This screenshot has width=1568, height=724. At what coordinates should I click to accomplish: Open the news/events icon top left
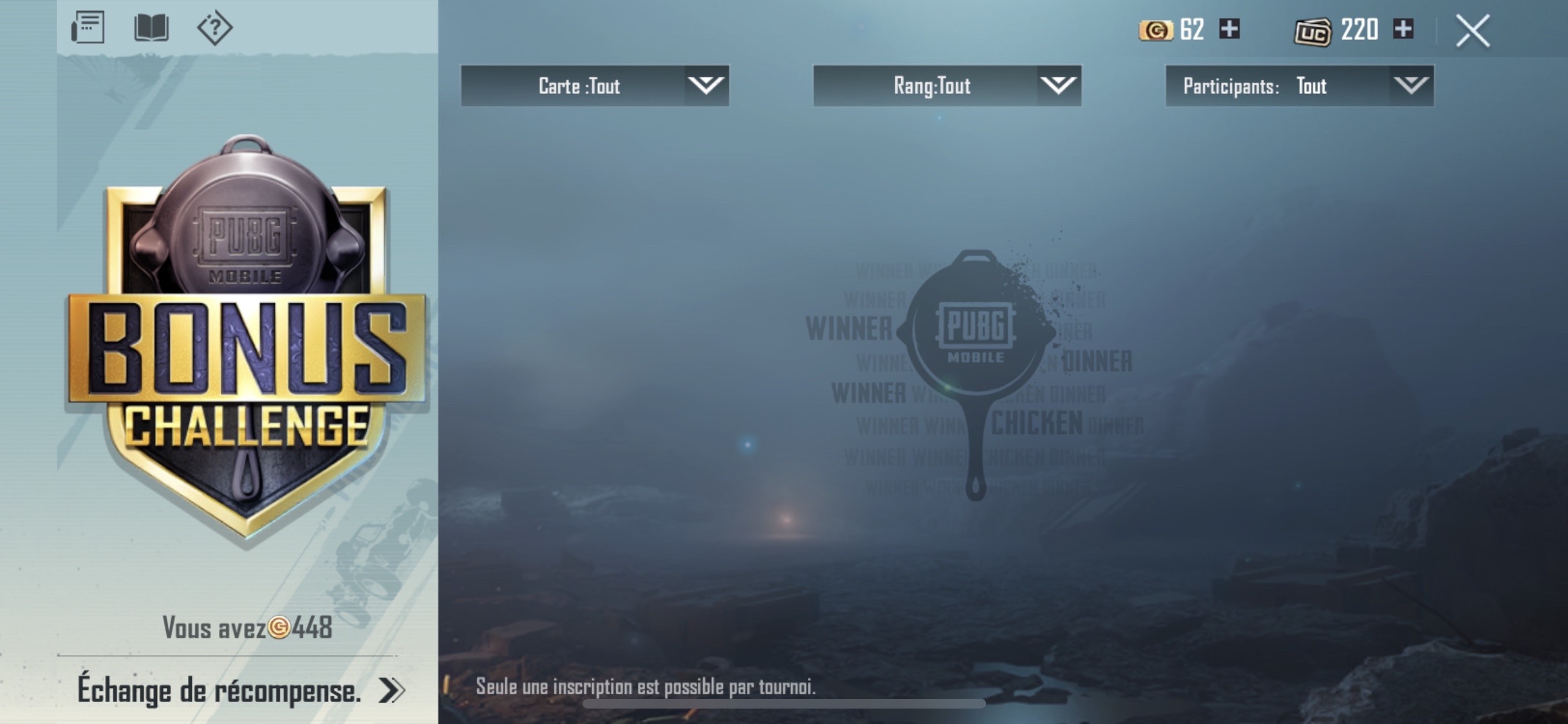[x=88, y=28]
